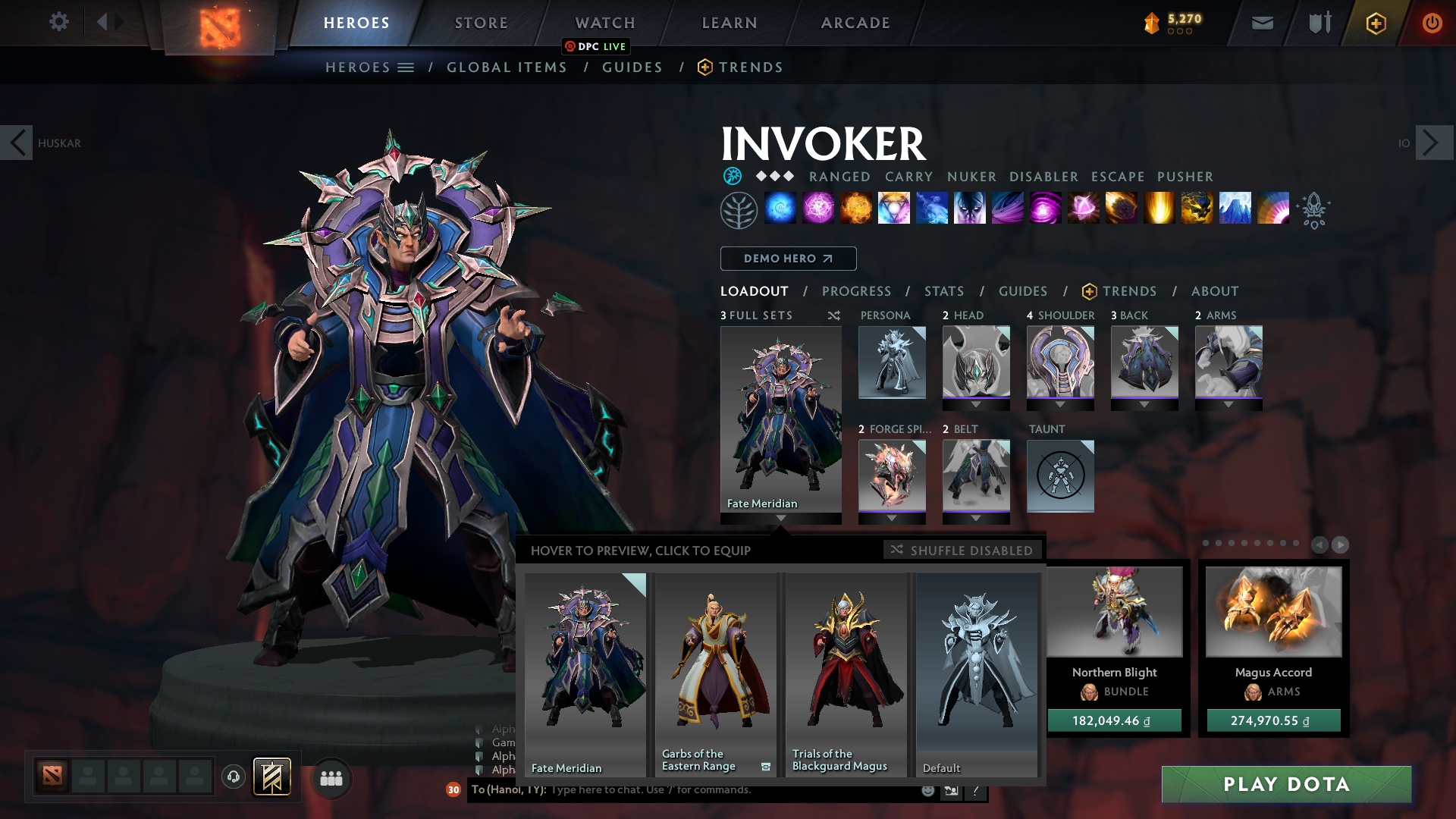Select the Quas ability icon
1456x819 pixels.
(x=780, y=209)
